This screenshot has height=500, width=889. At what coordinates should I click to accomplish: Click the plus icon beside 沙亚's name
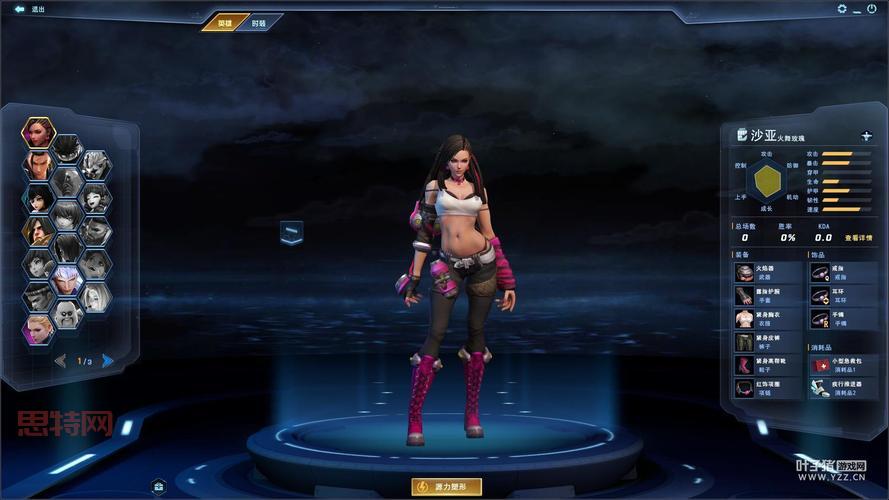866,135
